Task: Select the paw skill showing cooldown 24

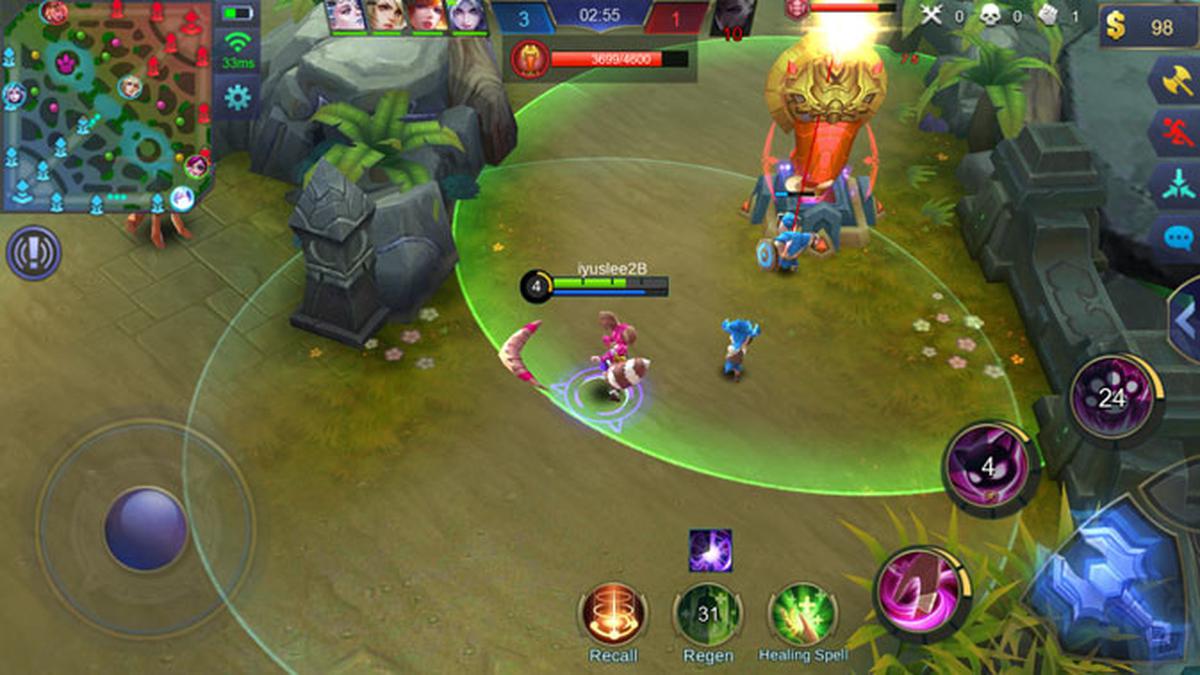Action: (1113, 399)
